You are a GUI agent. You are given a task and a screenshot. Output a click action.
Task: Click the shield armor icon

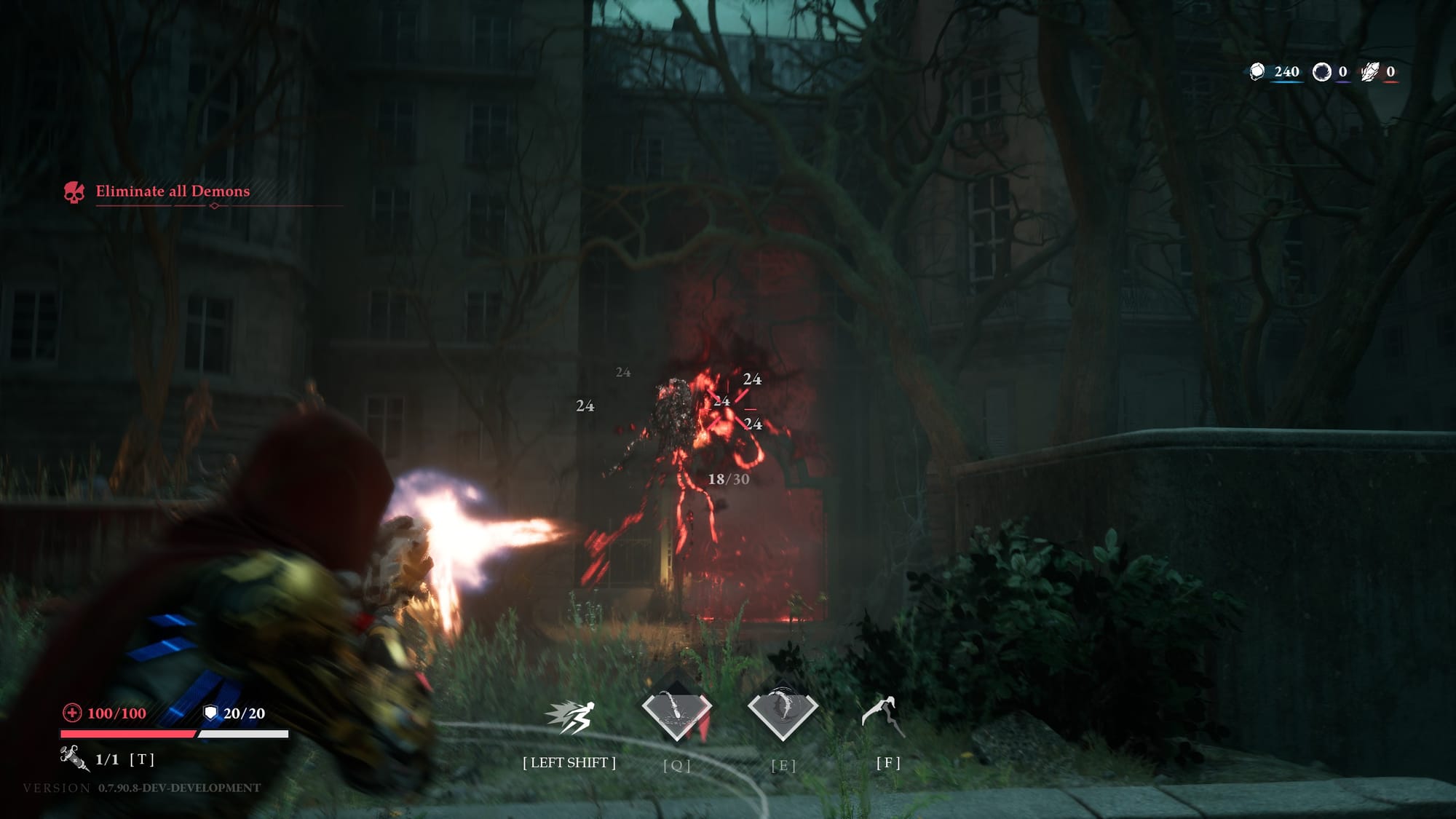click(x=210, y=713)
